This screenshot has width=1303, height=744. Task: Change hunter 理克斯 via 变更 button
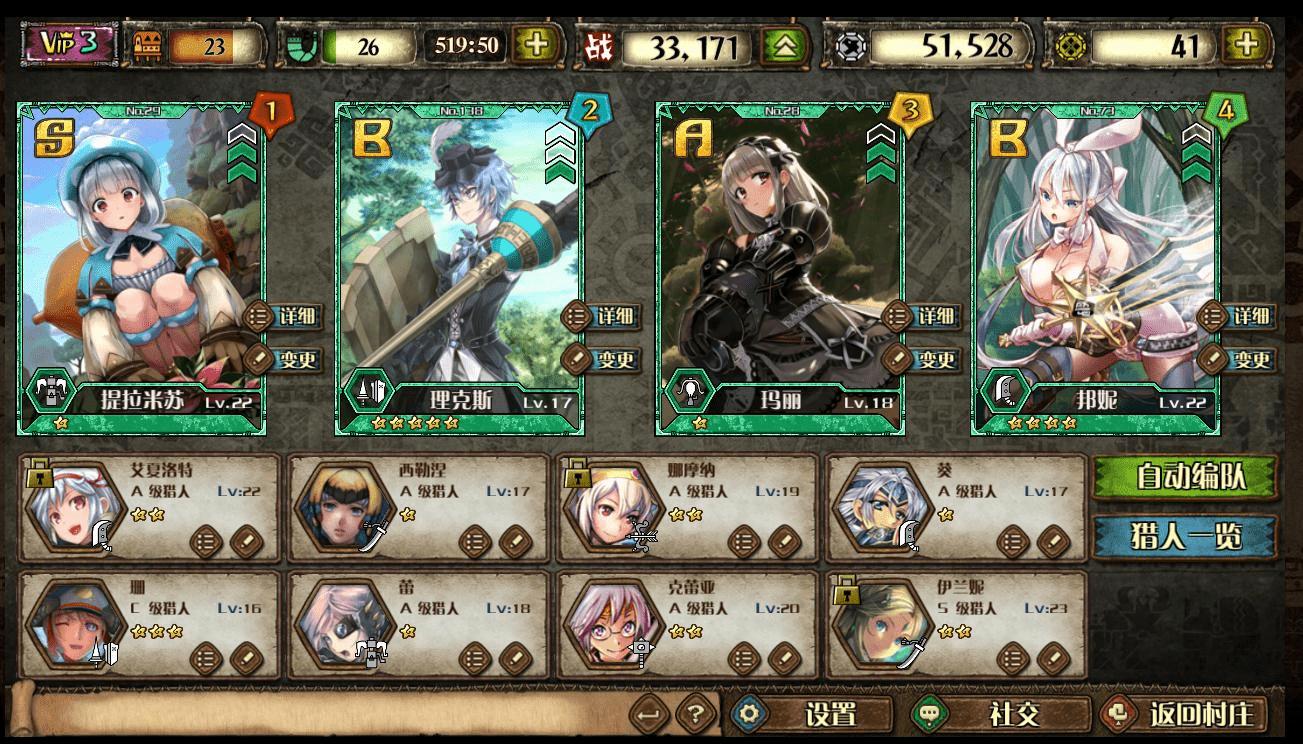point(603,359)
